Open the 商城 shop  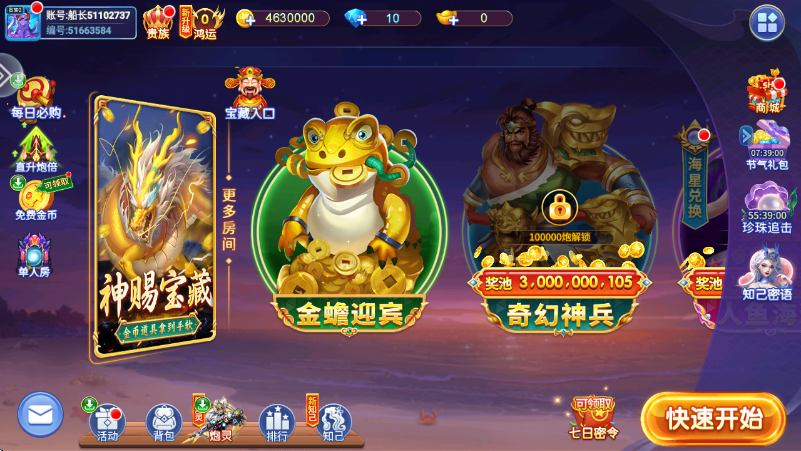pyautogui.click(x=767, y=94)
